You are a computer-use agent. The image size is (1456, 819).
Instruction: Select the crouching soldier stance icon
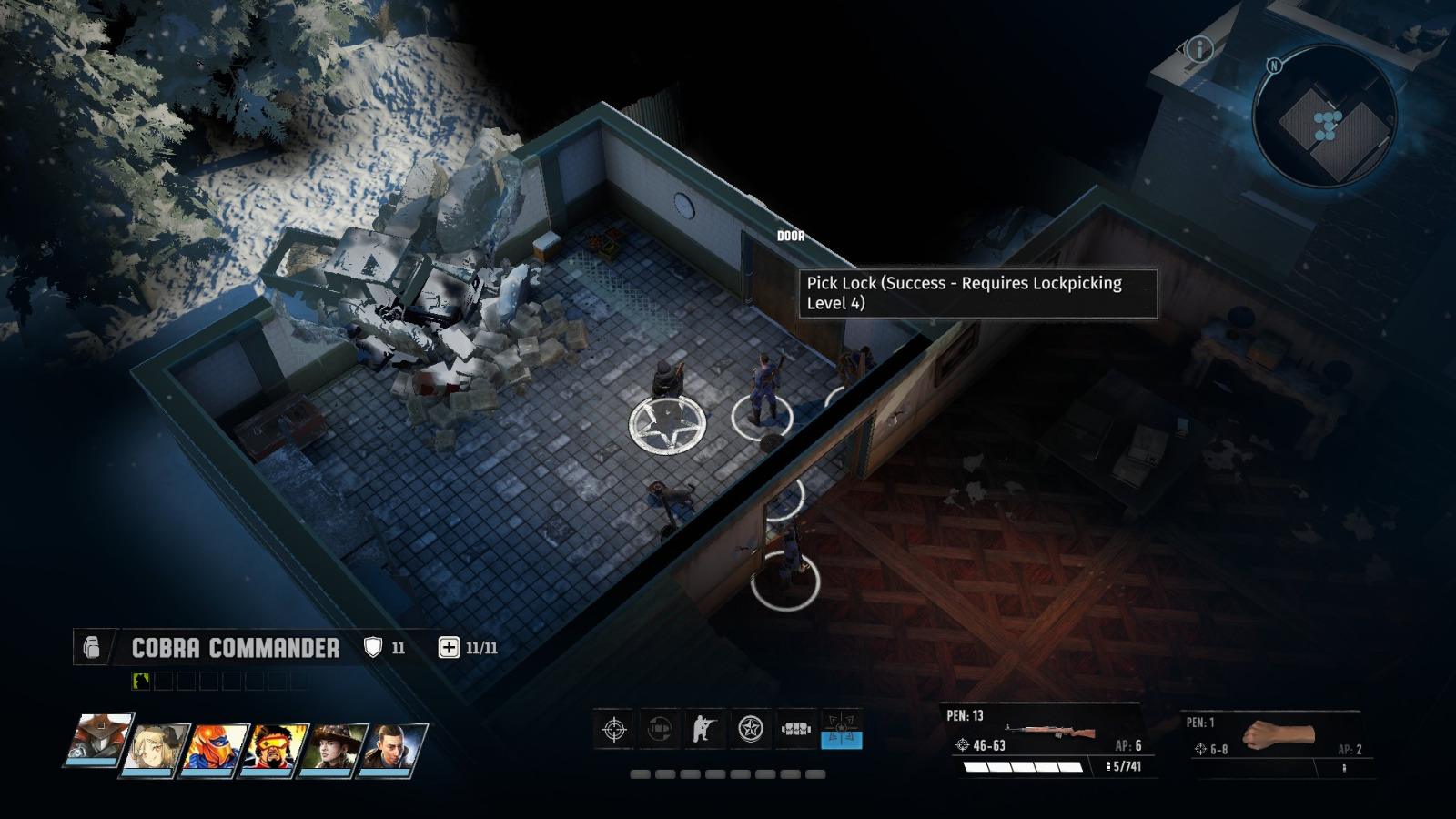(703, 728)
